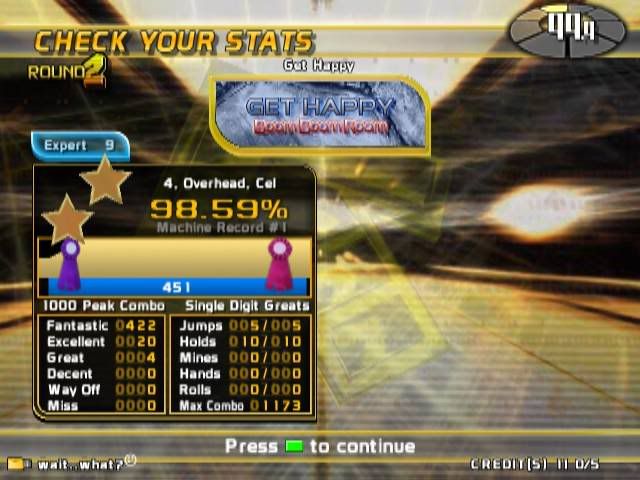
Task: Select the Get Happy song banner
Action: coord(321,115)
